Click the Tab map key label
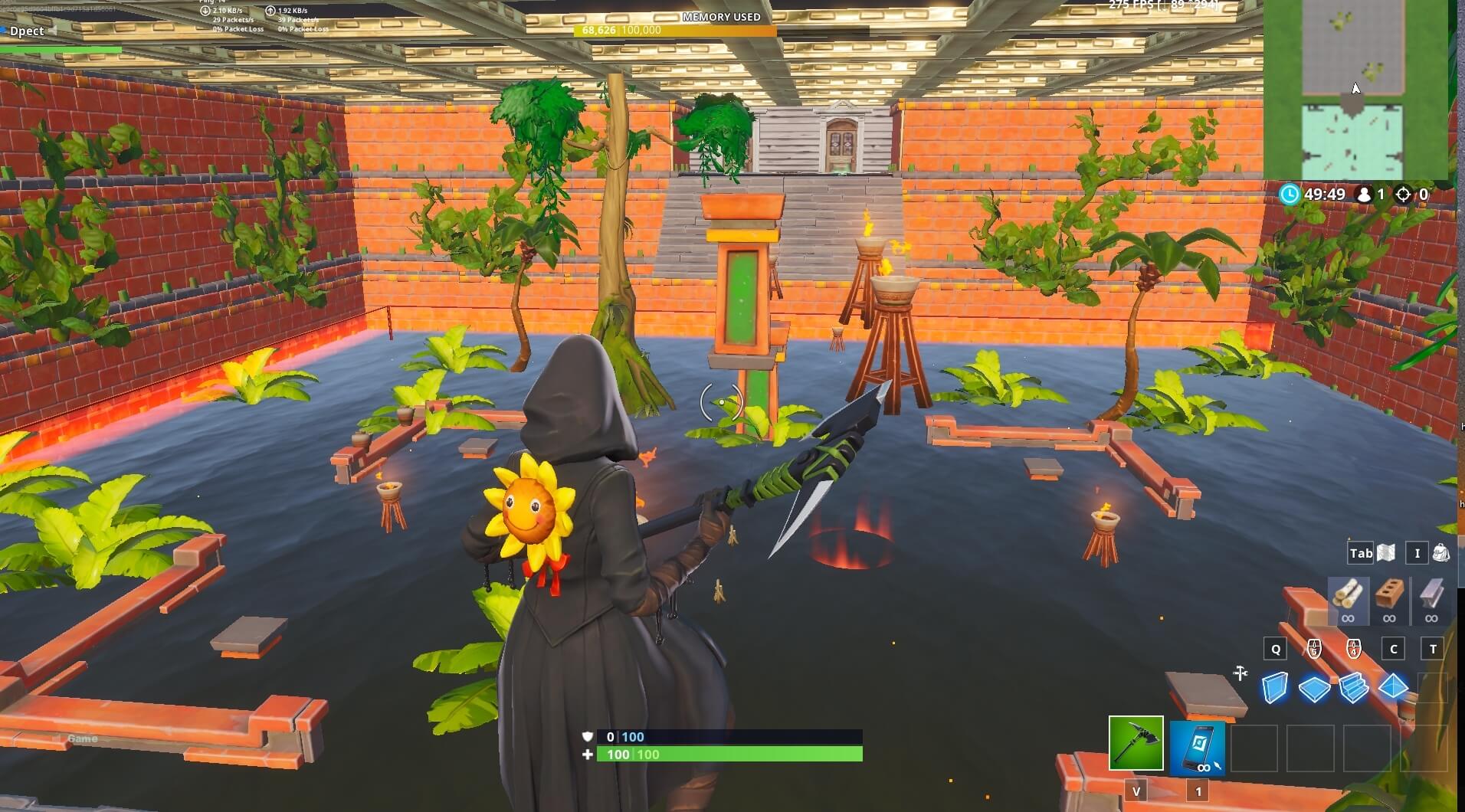The image size is (1465, 812). [x=1360, y=552]
